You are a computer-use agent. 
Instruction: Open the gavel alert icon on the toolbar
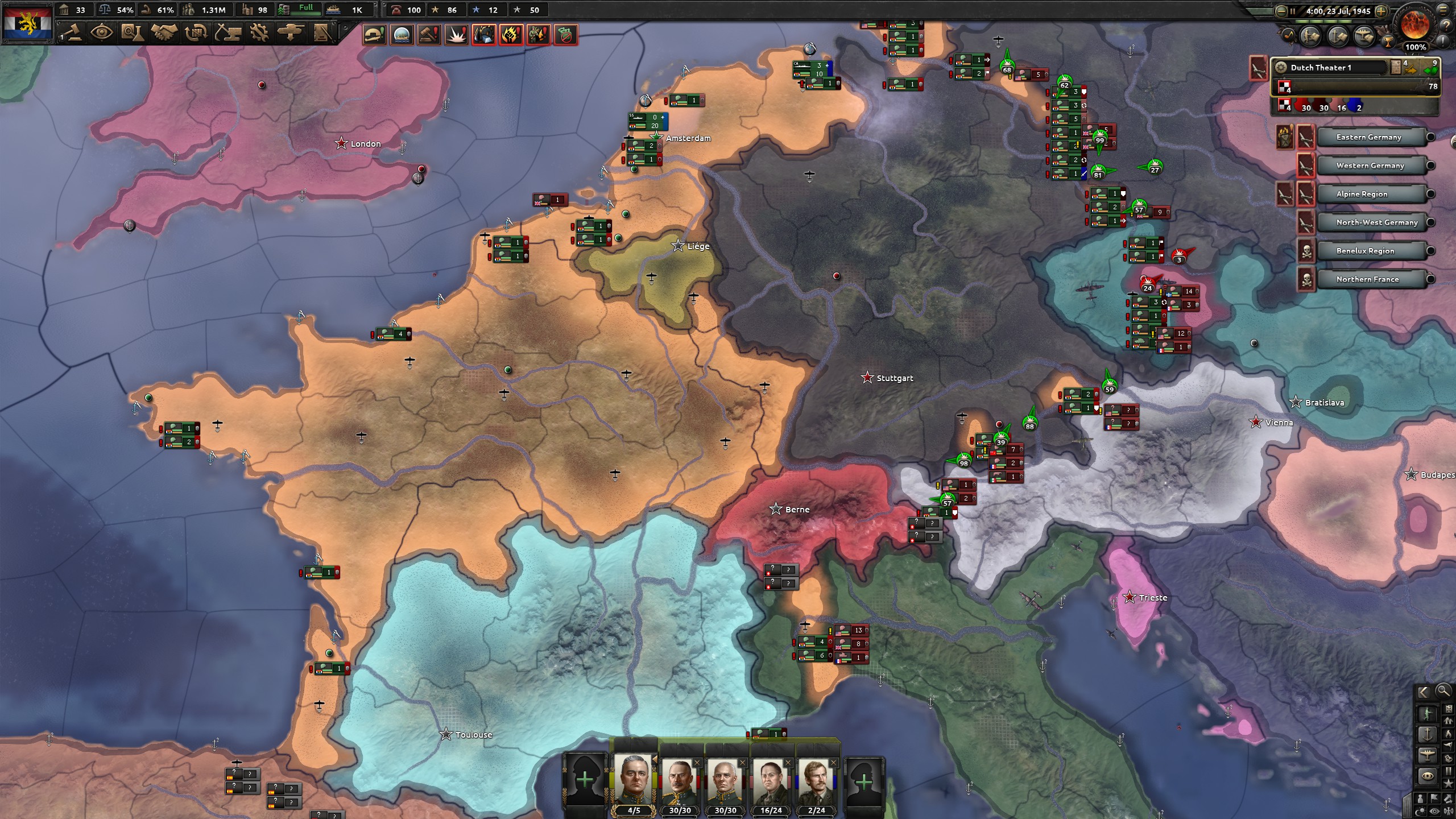click(429, 35)
